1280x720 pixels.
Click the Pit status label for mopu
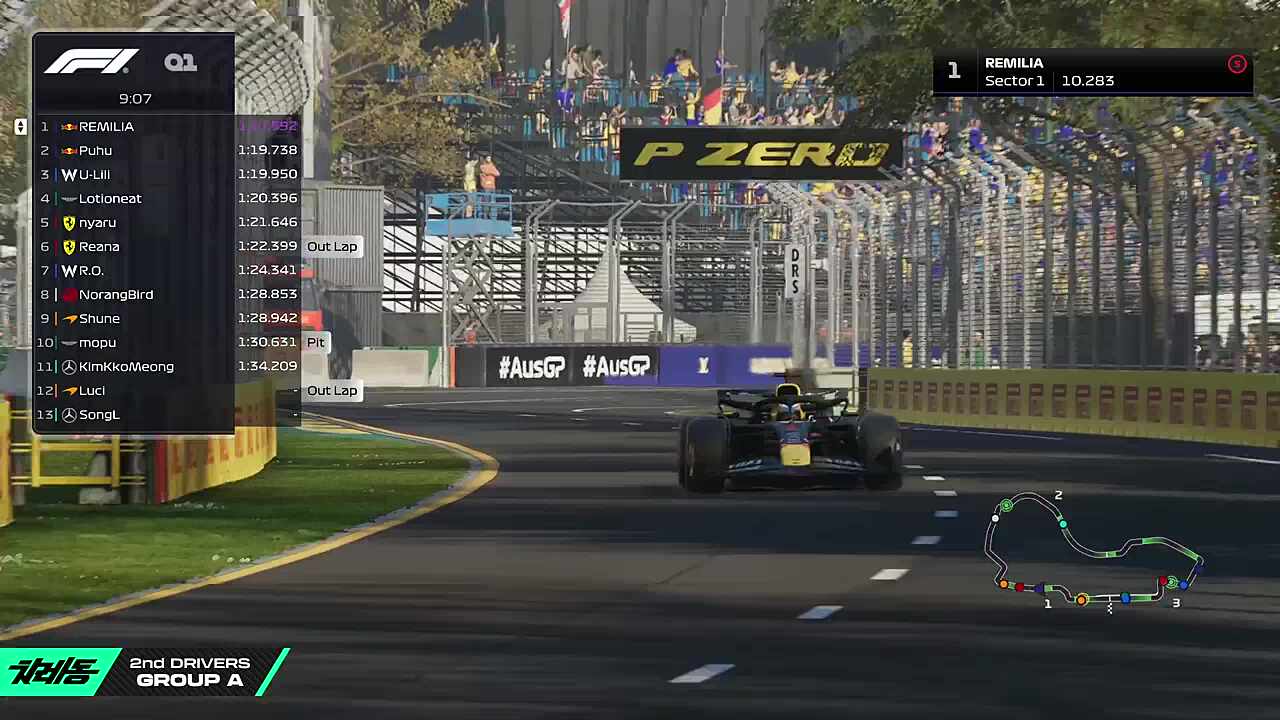click(315, 342)
